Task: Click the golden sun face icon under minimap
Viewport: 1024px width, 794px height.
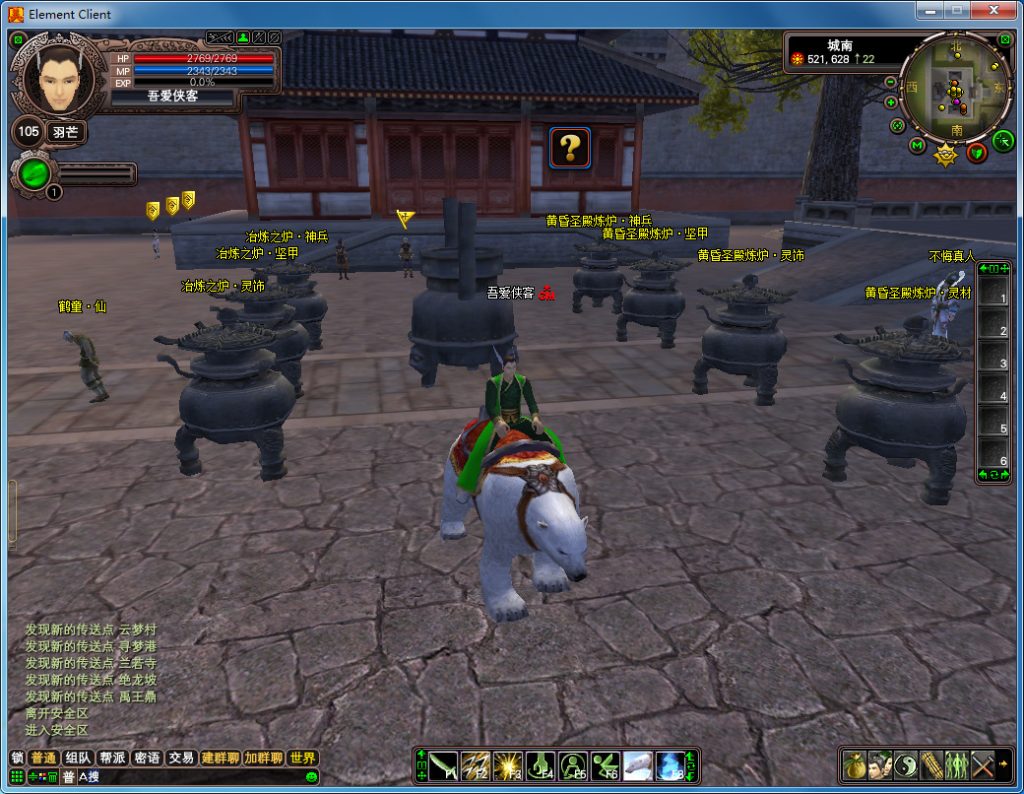Action: point(945,155)
